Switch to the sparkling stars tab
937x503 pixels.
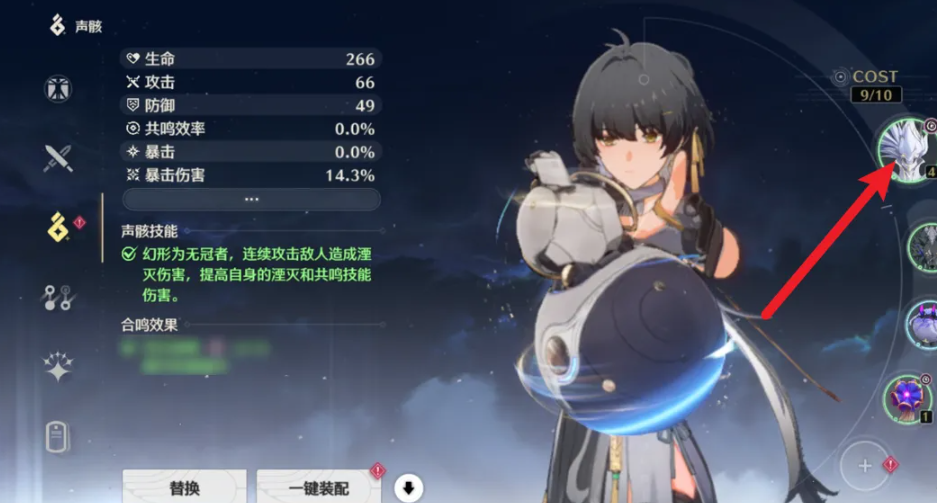tap(58, 367)
